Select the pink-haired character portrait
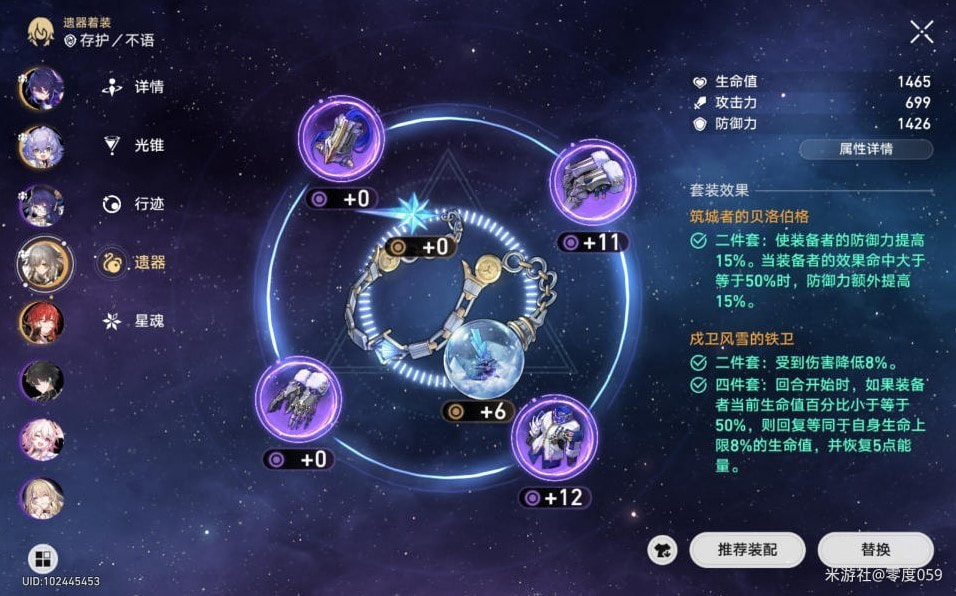This screenshot has width=956, height=596. click(42, 440)
